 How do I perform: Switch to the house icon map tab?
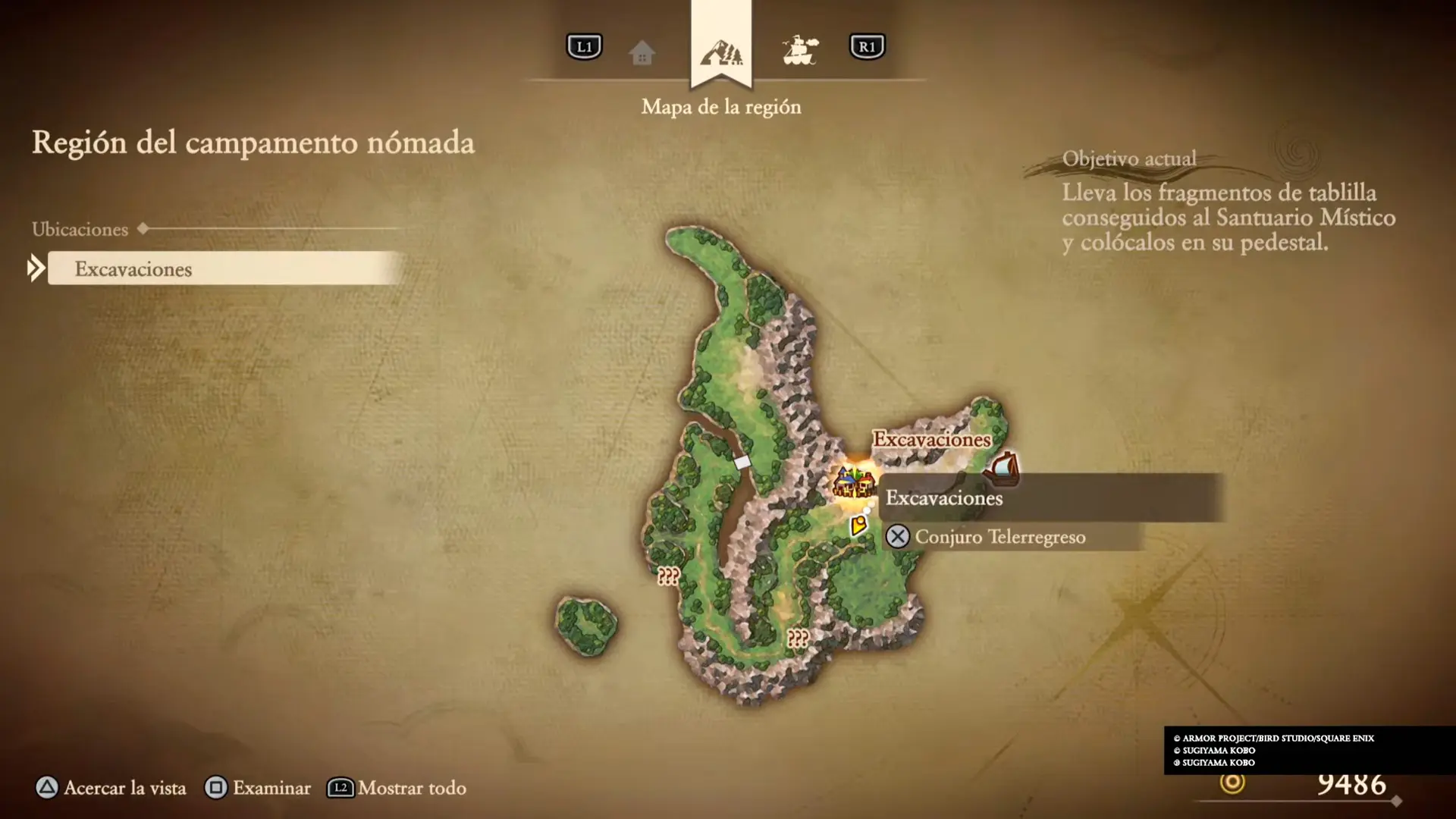pos(642,53)
